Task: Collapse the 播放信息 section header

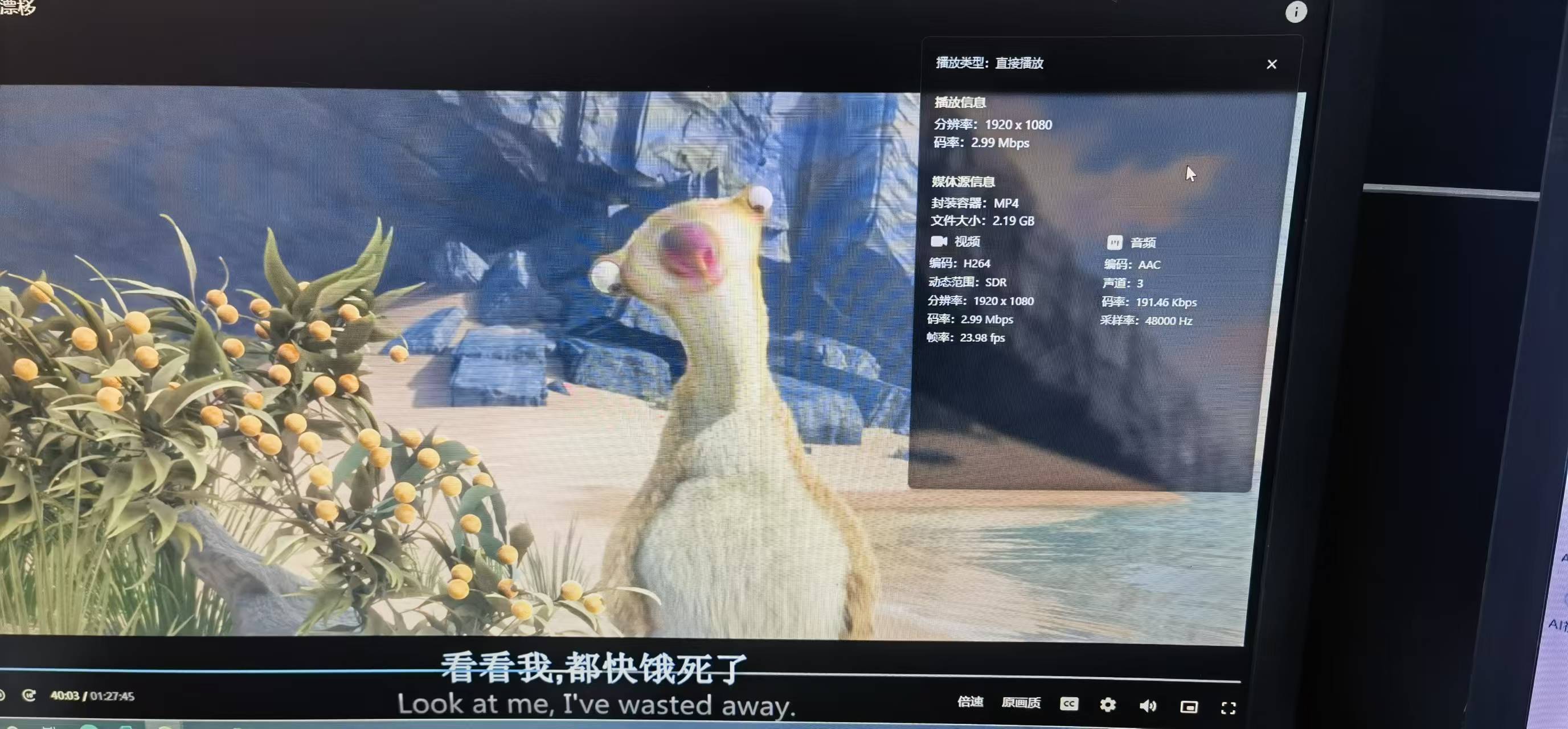Action: point(959,104)
